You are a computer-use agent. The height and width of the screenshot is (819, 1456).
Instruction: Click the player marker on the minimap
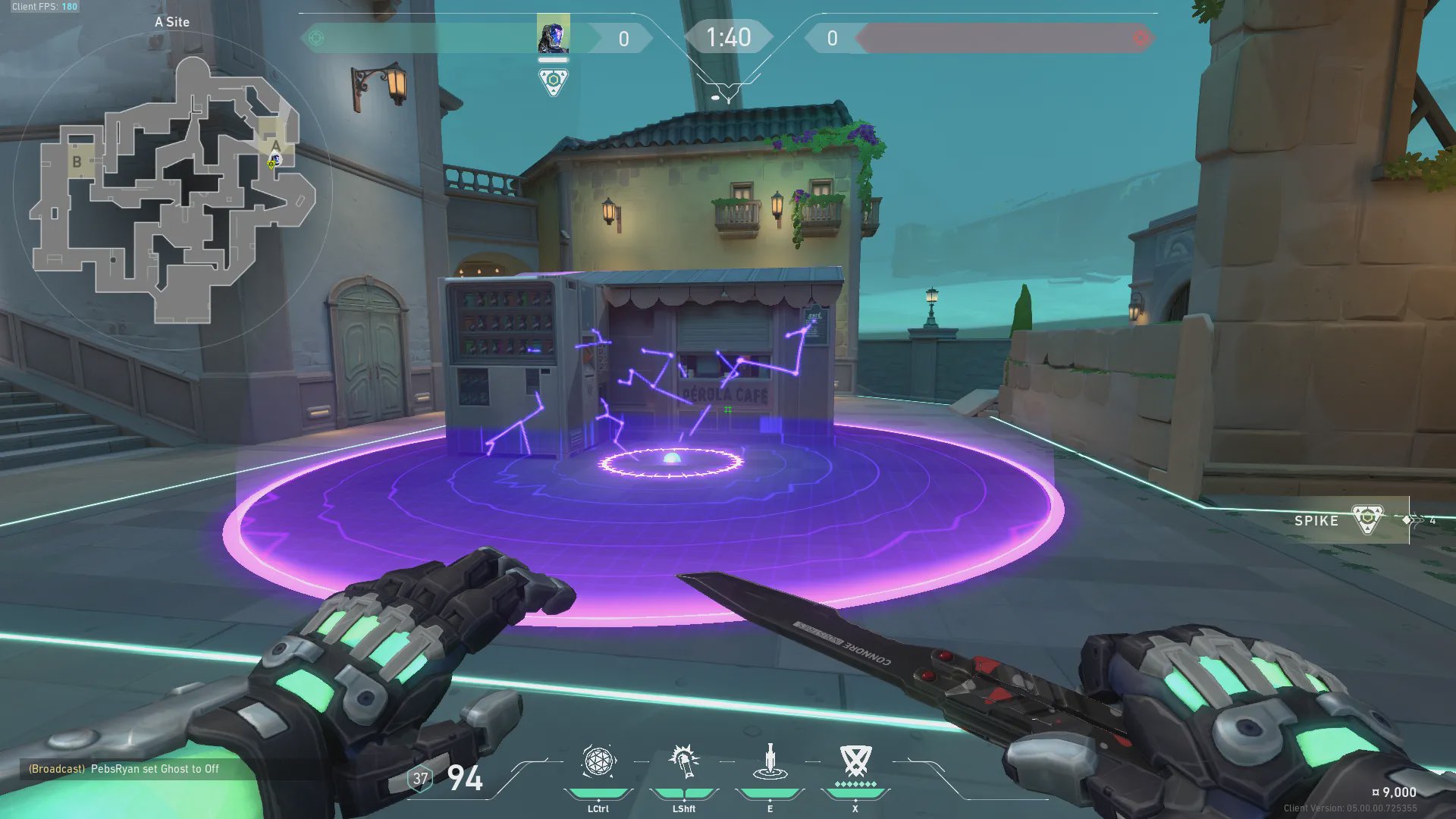point(274,161)
